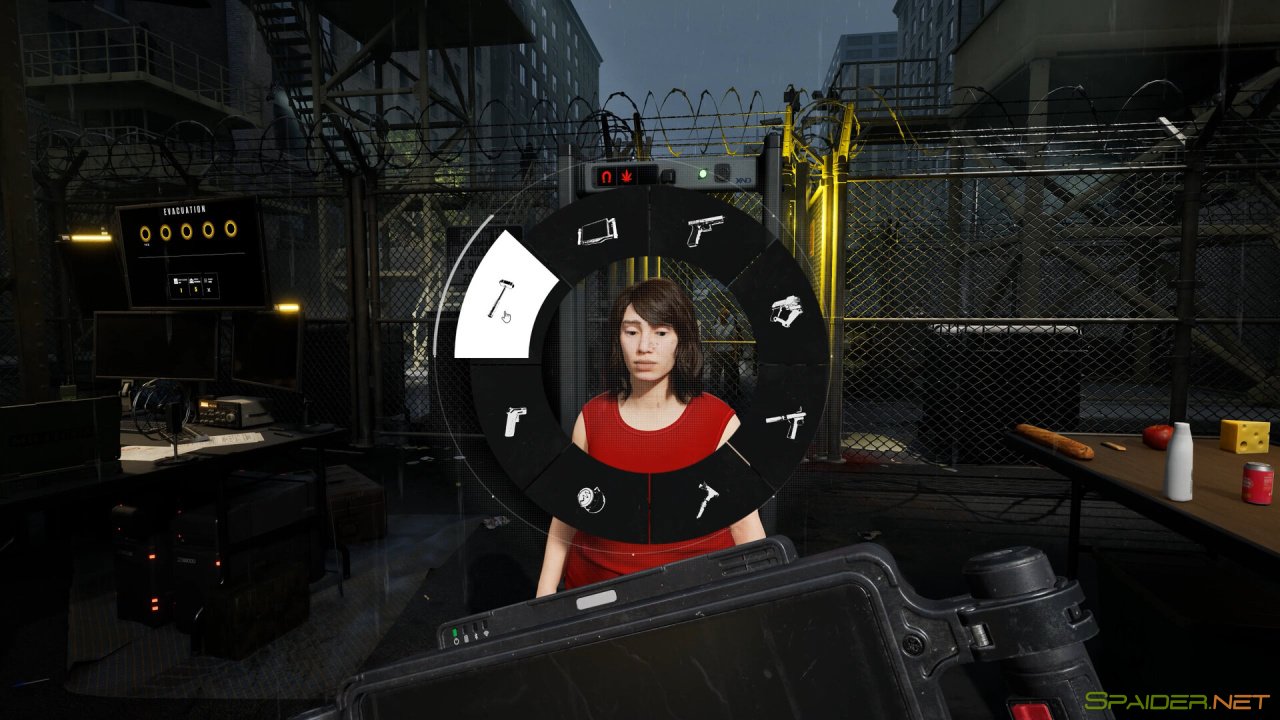The width and height of the screenshot is (1280, 720).
Task: Click the red magnet icon on the detector display
Action: coord(605,174)
